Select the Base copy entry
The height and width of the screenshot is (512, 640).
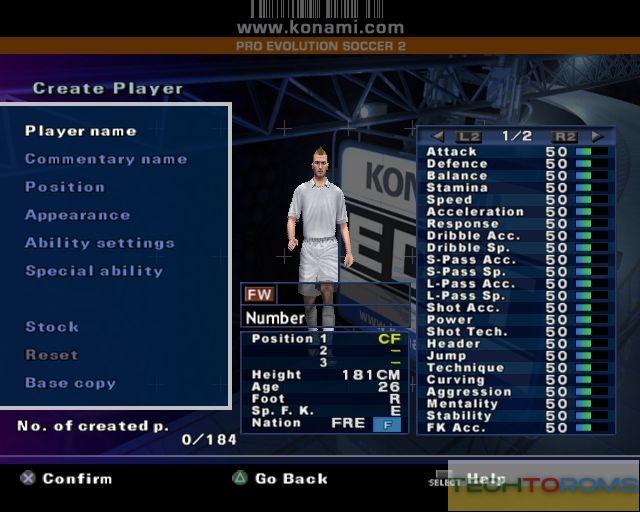click(70, 383)
